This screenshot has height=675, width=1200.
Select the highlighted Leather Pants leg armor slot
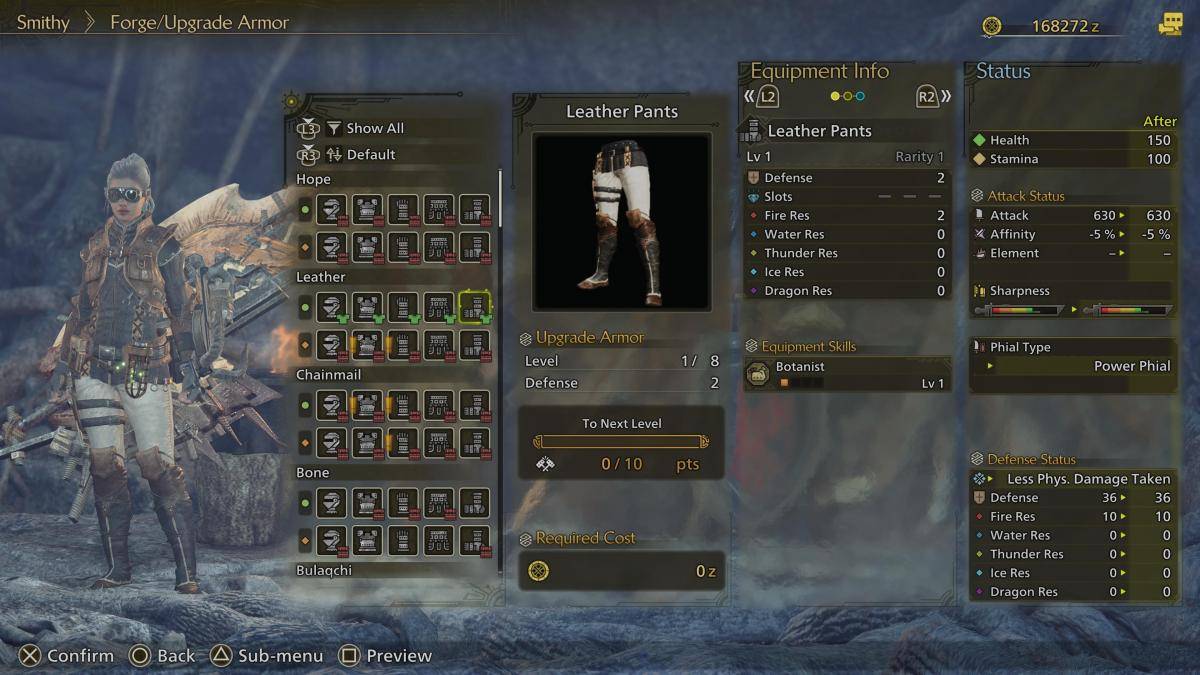(474, 307)
